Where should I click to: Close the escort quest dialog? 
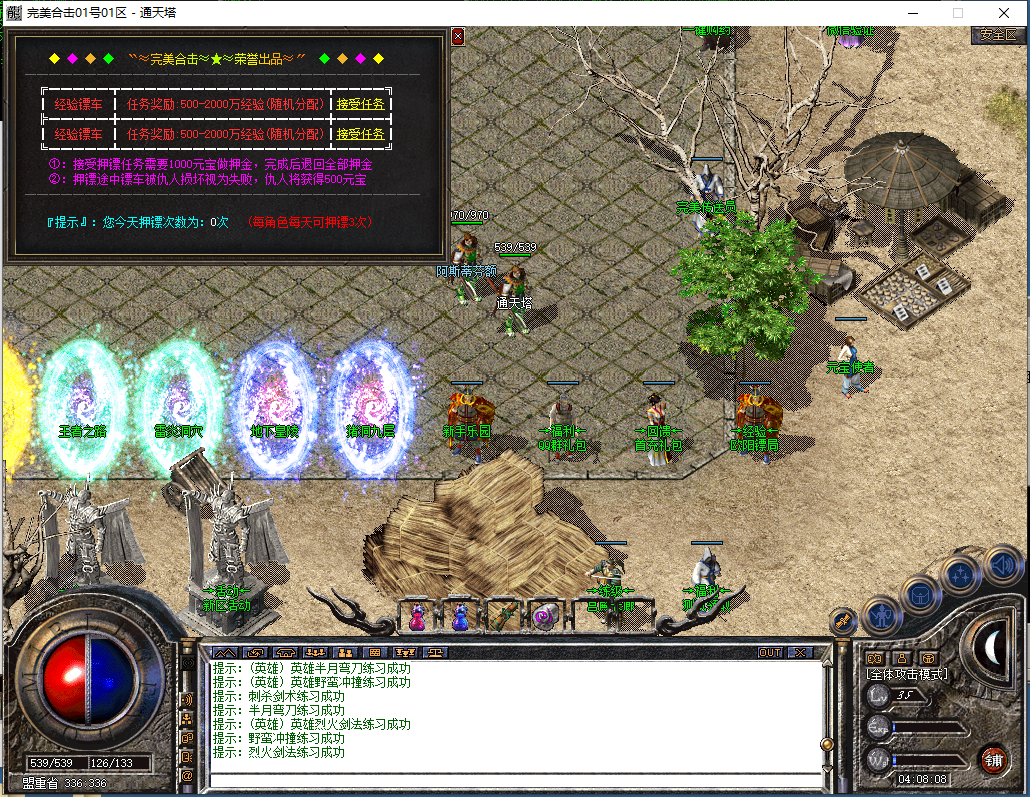coord(458,36)
